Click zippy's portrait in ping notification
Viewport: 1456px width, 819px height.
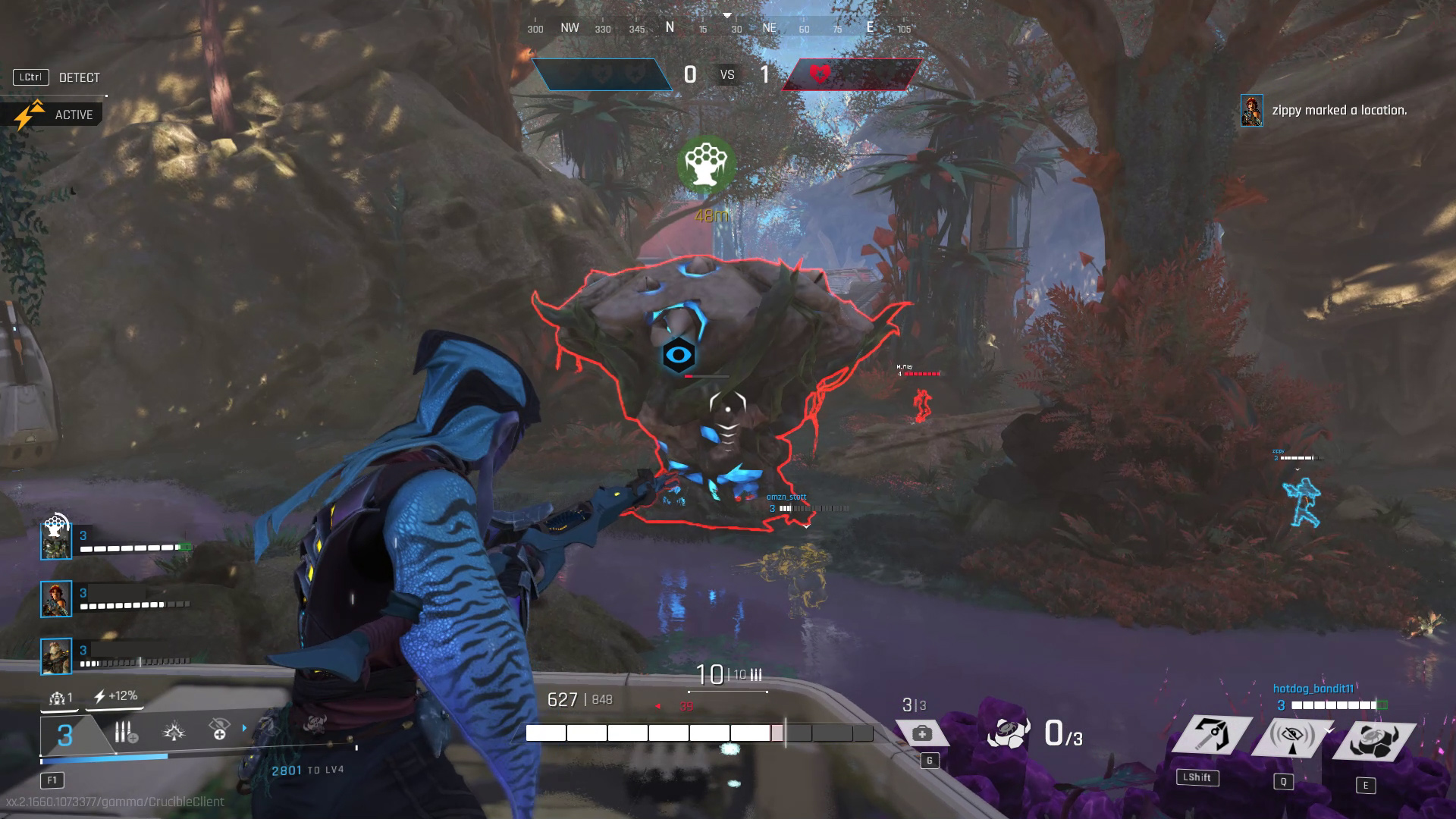pyautogui.click(x=1251, y=111)
